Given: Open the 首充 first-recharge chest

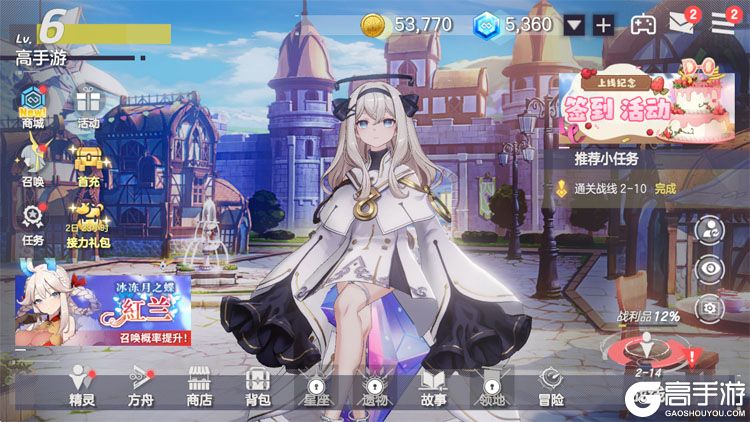Looking at the screenshot, I should click(88, 162).
